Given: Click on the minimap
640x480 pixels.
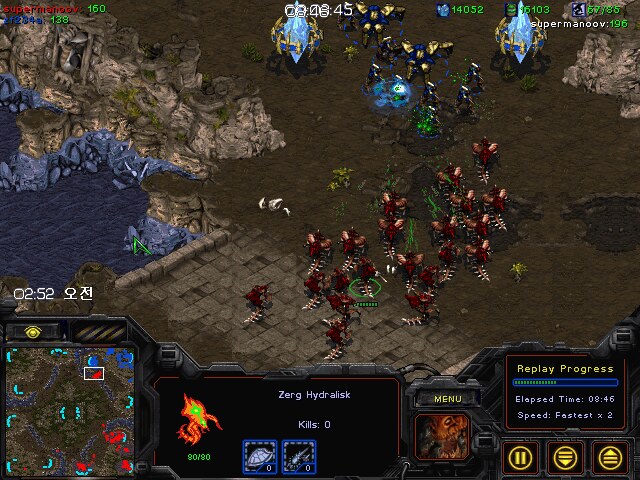Looking at the screenshot, I should click(x=67, y=410).
